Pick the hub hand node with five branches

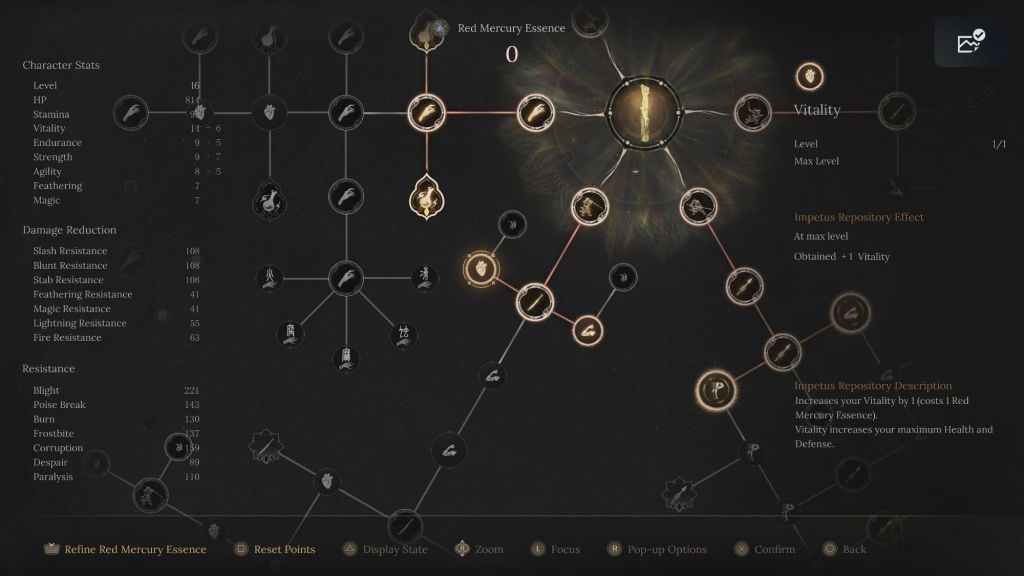pyautogui.click(x=346, y=277)
